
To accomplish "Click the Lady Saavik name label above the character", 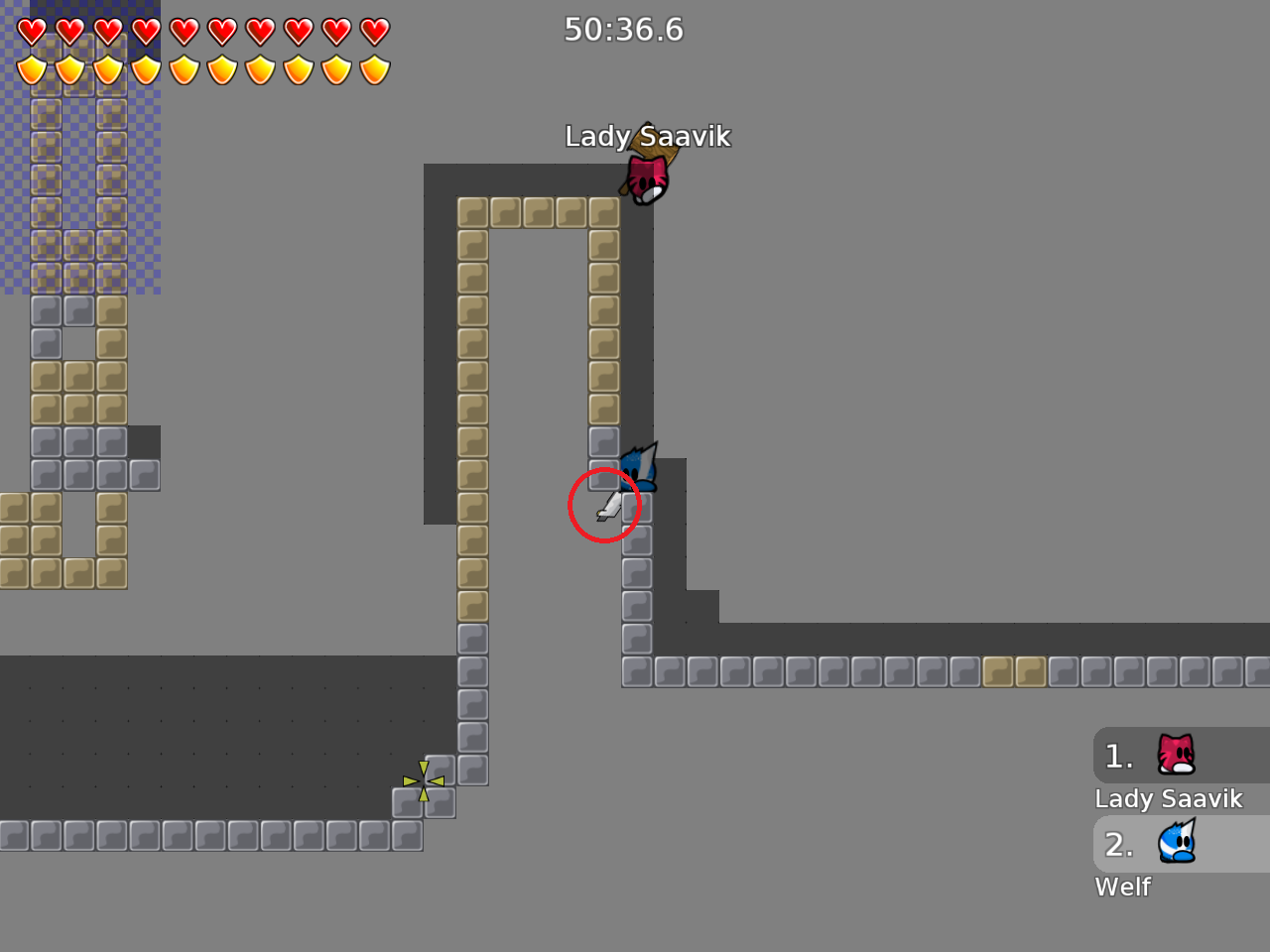I will (x=648, y=137).
